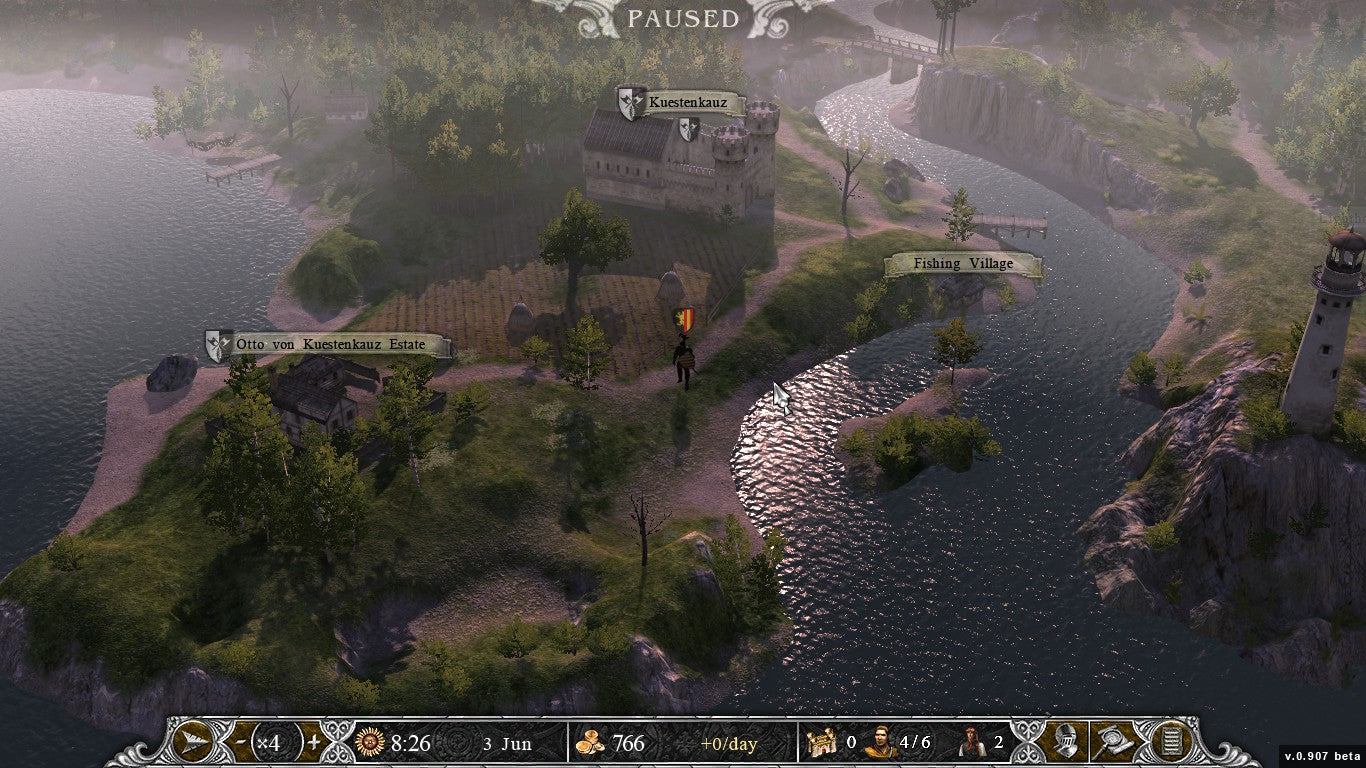This screenshot has height=768, width=1366.
Task: Open the knight helmet panel
Action: pos(1064,742)
